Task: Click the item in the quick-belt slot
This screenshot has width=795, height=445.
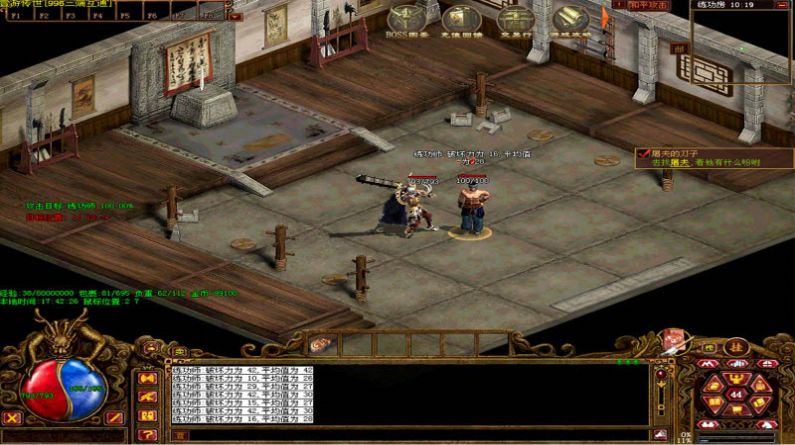Action: 321,343
